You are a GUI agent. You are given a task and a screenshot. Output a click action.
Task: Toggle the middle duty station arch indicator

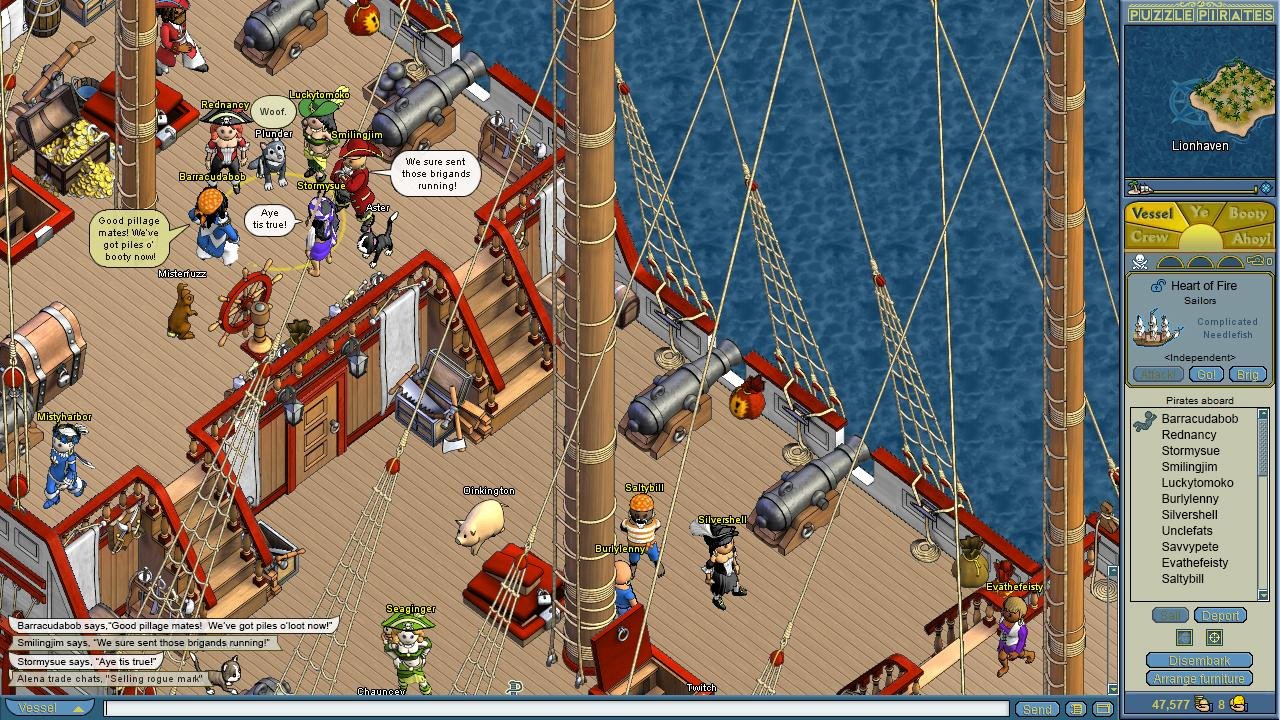[x=1200, y=263]
